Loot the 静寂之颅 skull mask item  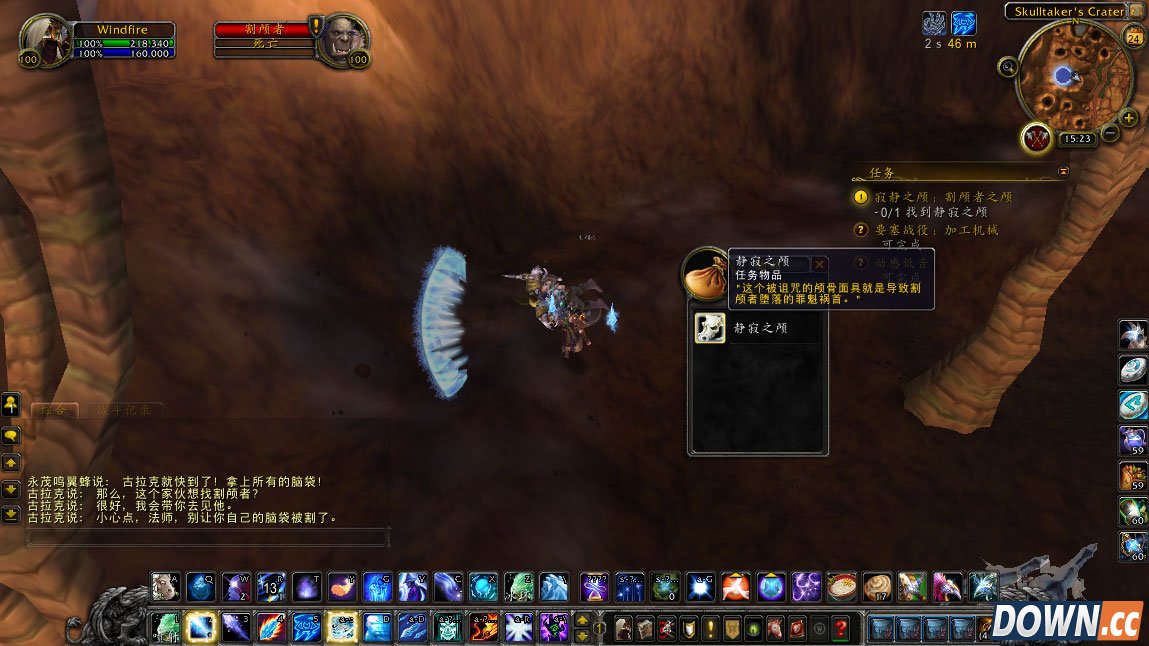tap(710, 328)
